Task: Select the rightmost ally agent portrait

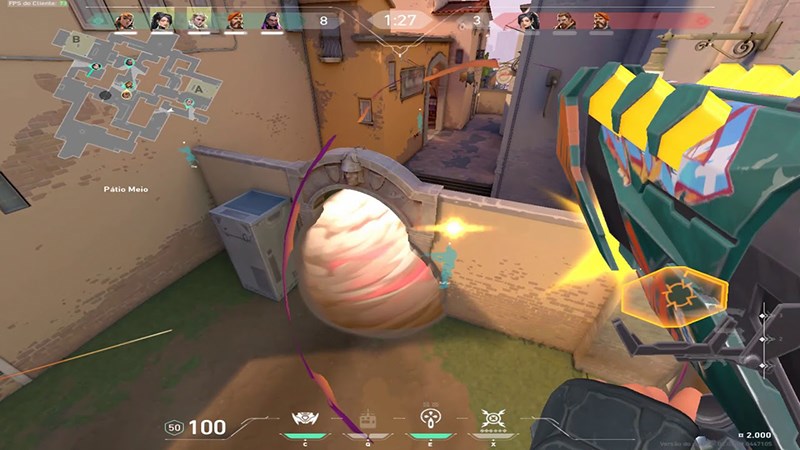Action: [272, 20]
